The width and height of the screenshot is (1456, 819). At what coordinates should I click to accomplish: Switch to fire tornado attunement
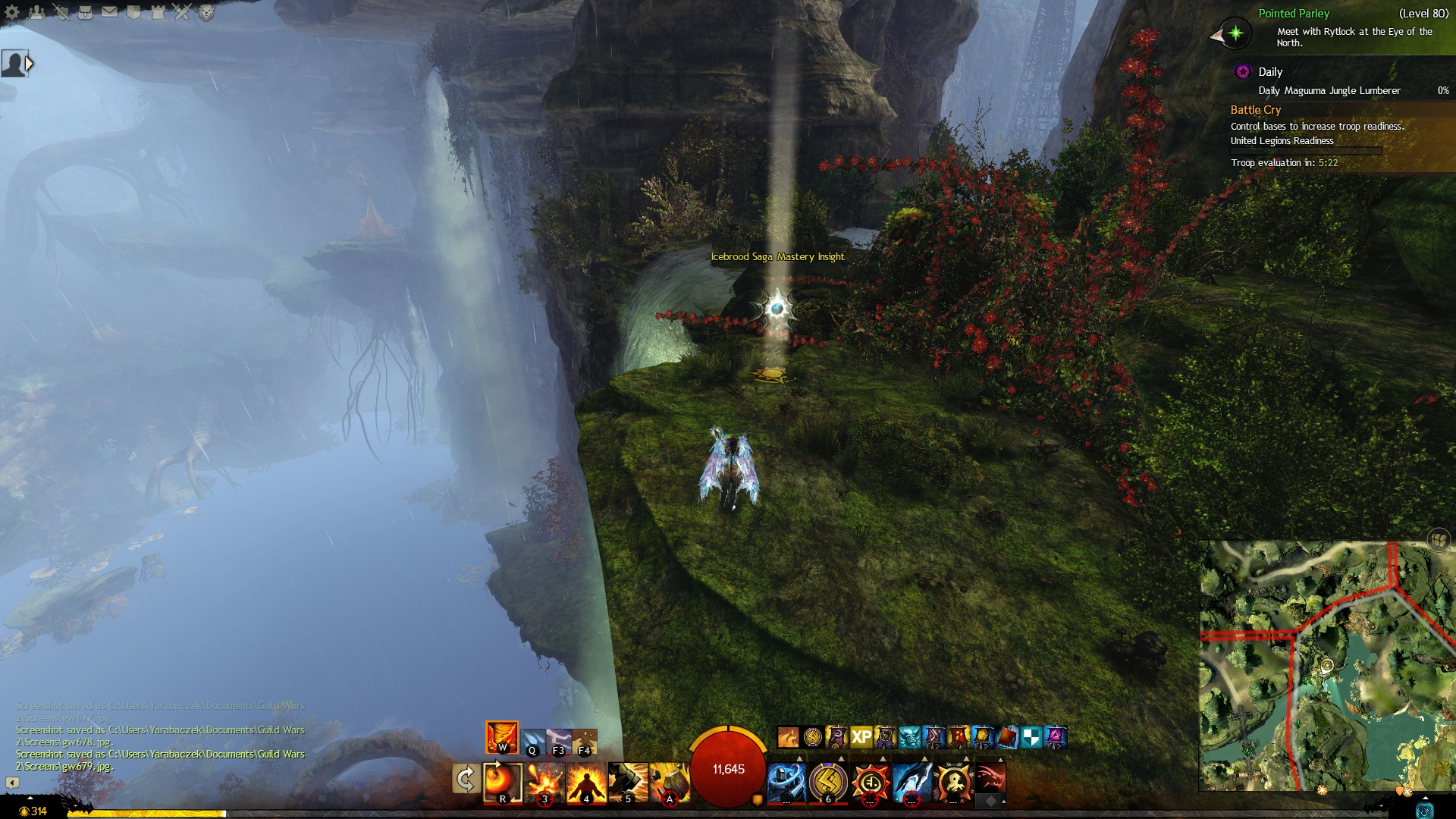[x=502, y=737]
